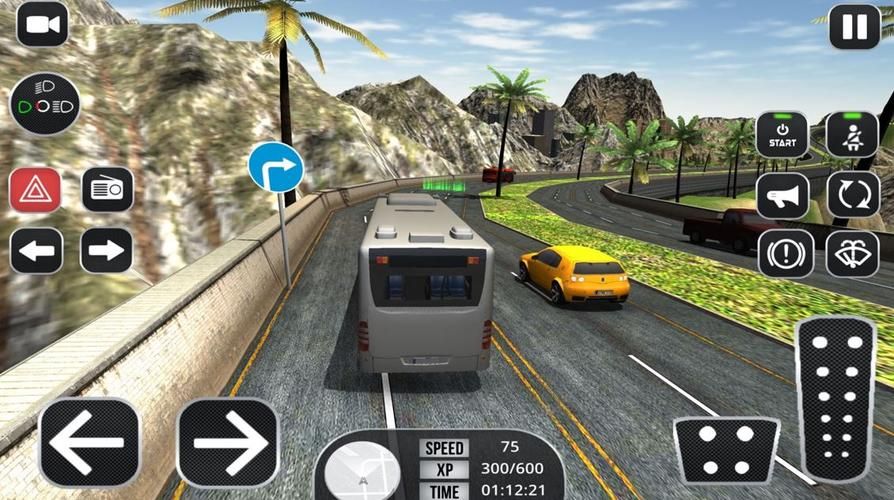
Task: Pause the game
Action: [x=854, y=27]
